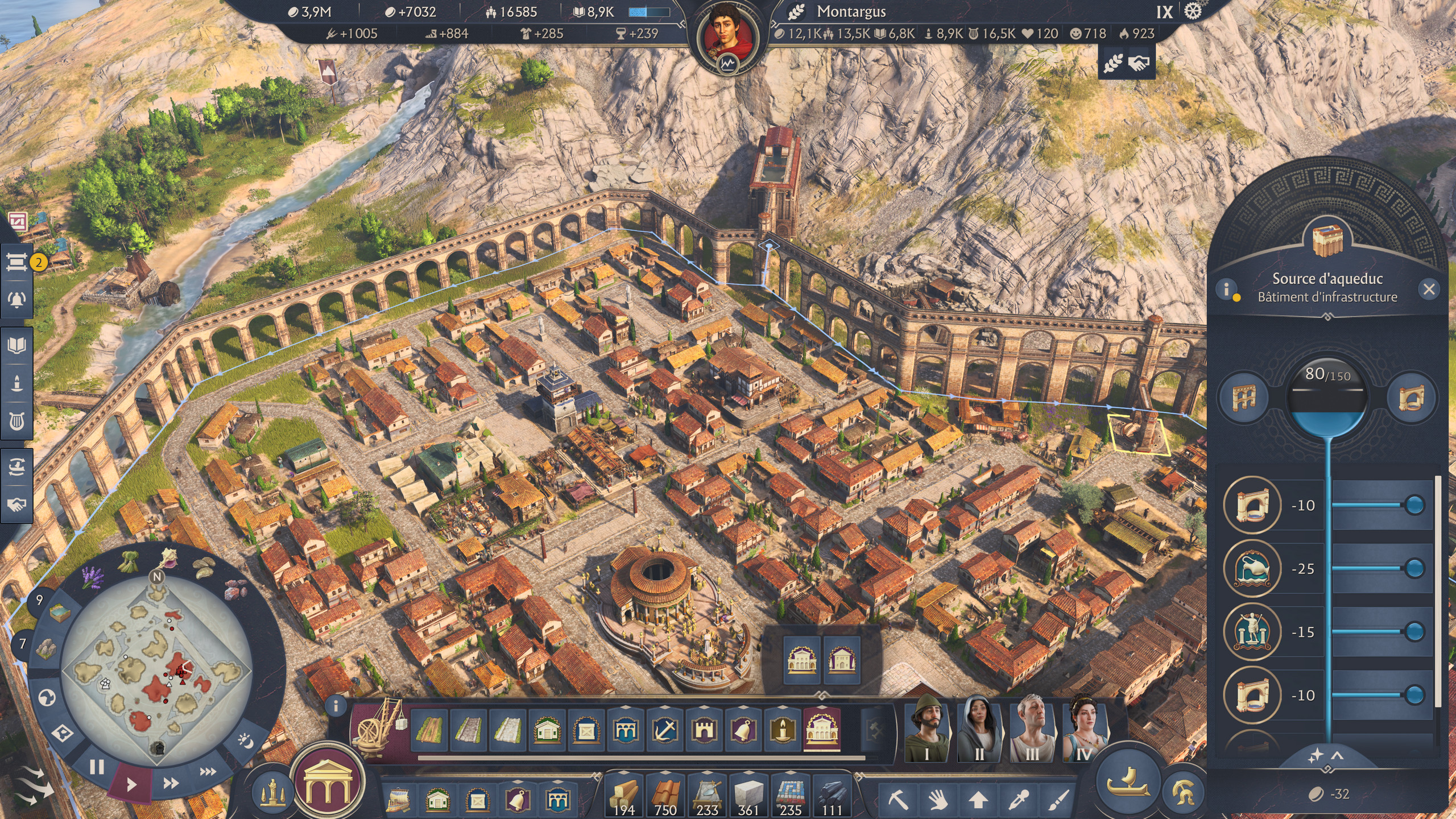Select population tier I portrait
1456x819 pixels.
[x=927, y=729]
